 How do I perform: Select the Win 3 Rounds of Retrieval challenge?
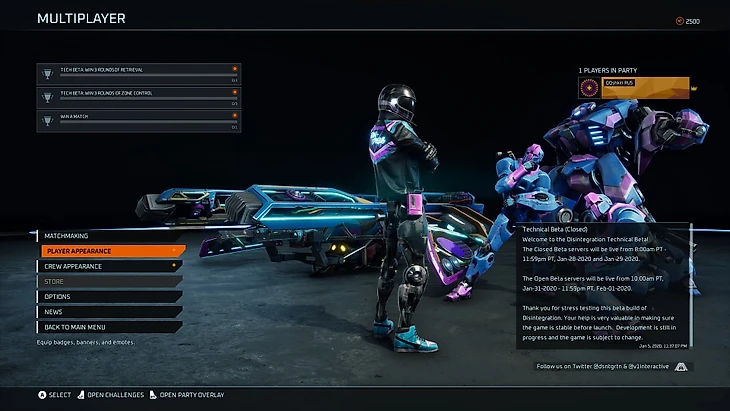click(139, 73)
